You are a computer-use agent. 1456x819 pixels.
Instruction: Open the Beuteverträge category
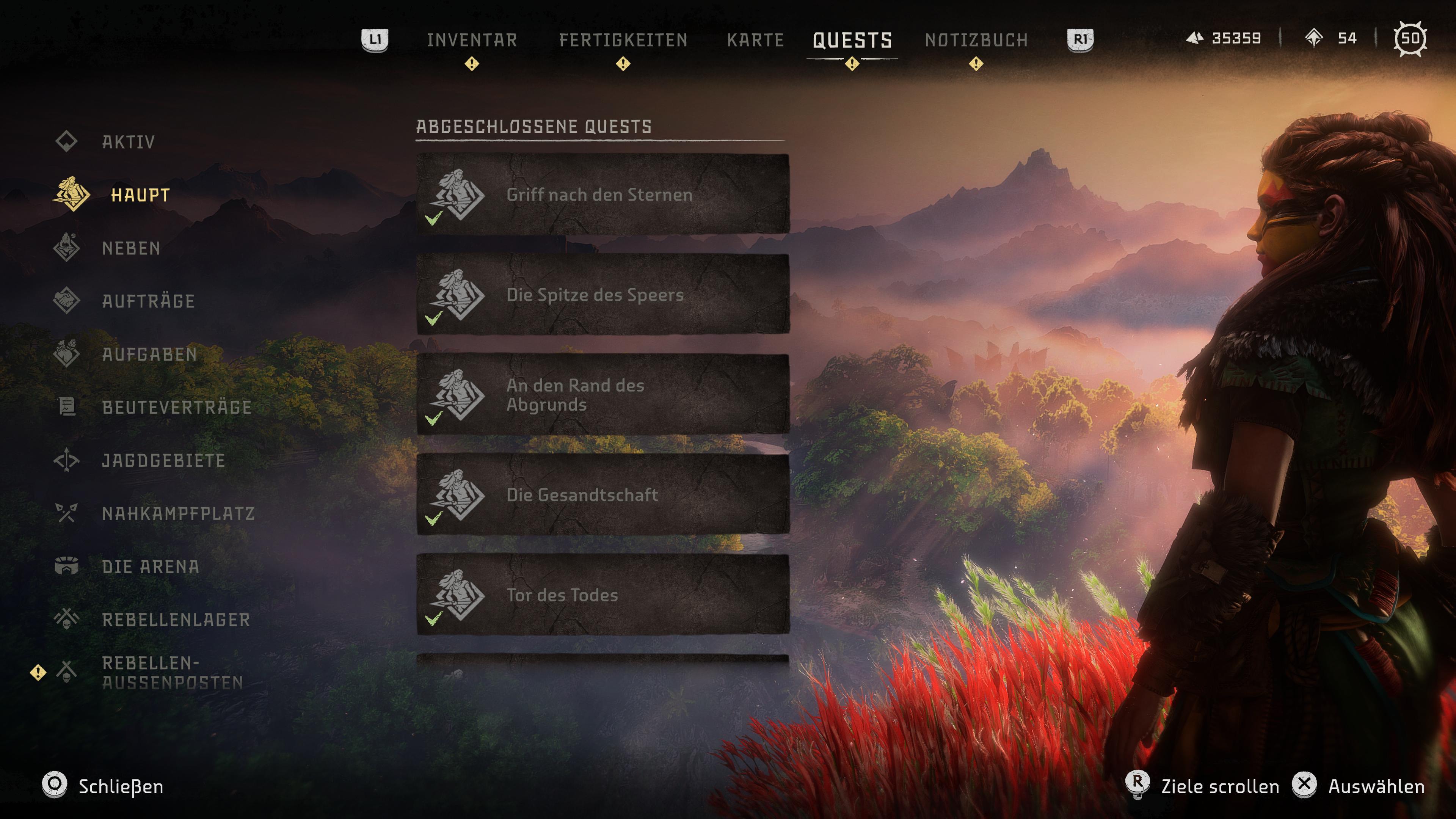tap(176, 407)
